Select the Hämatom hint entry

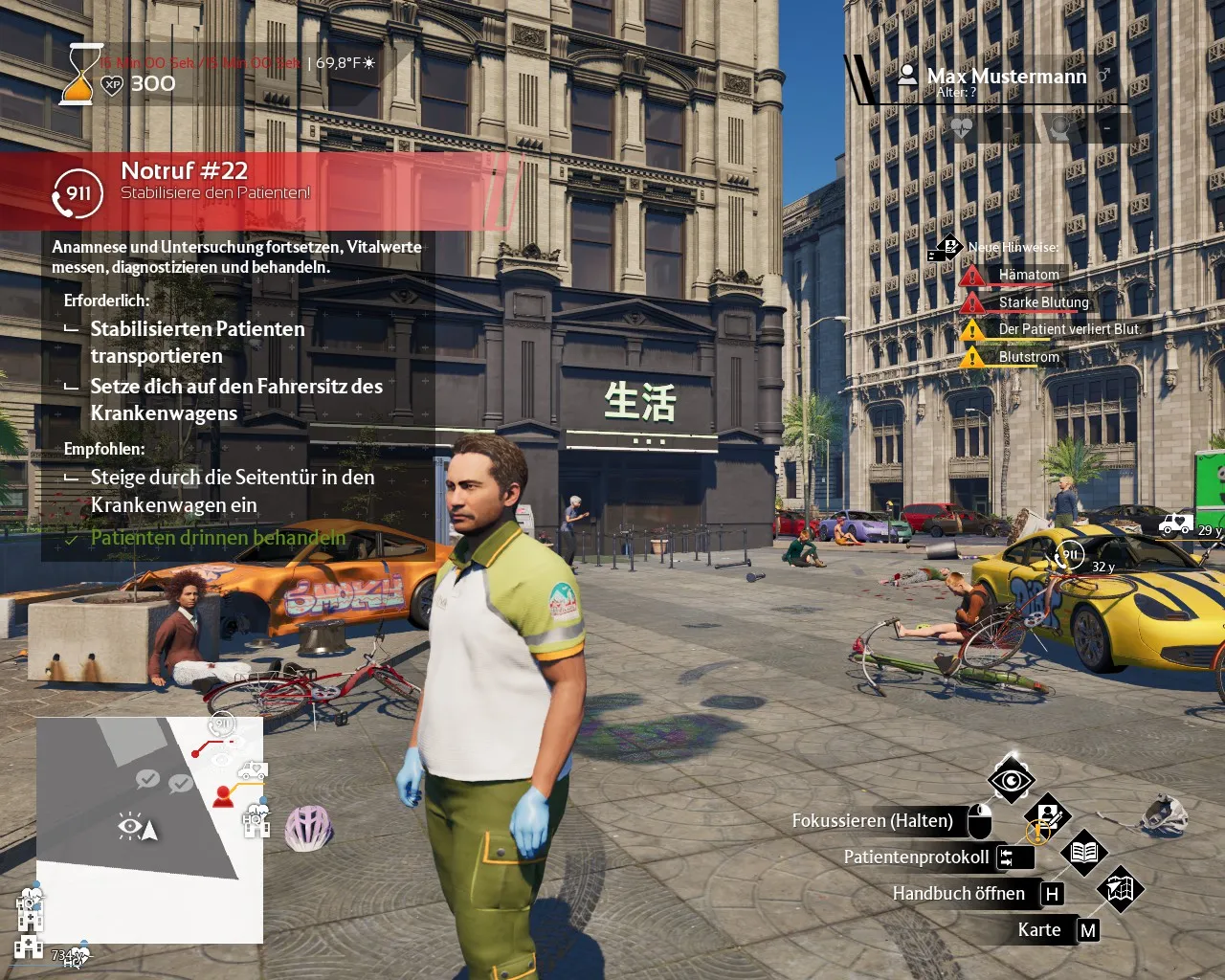pyautogui.click(x=1029, y=275)
